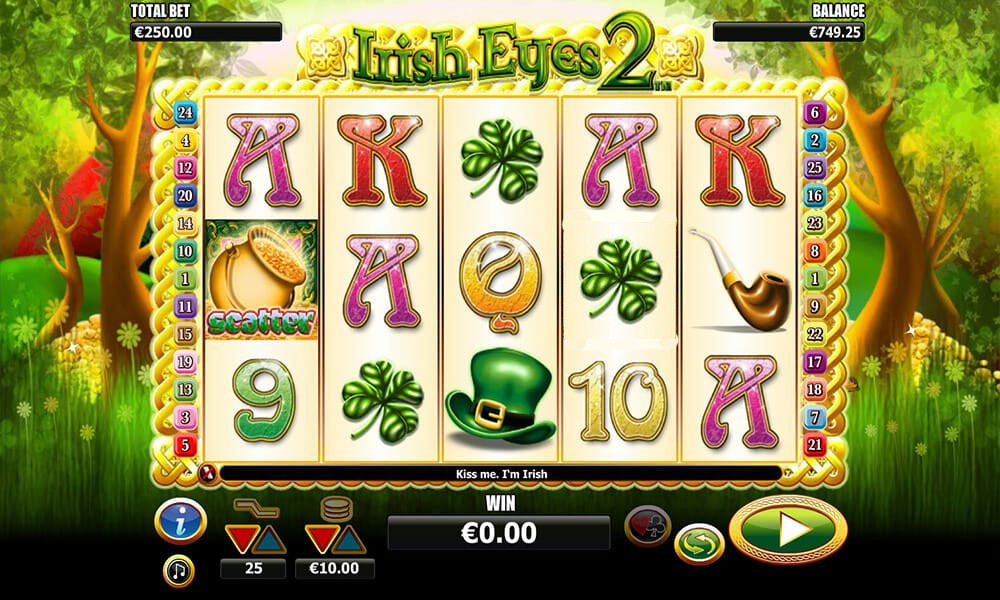
Task: Increase the number of paylines
Action: [x=271, y=540]
